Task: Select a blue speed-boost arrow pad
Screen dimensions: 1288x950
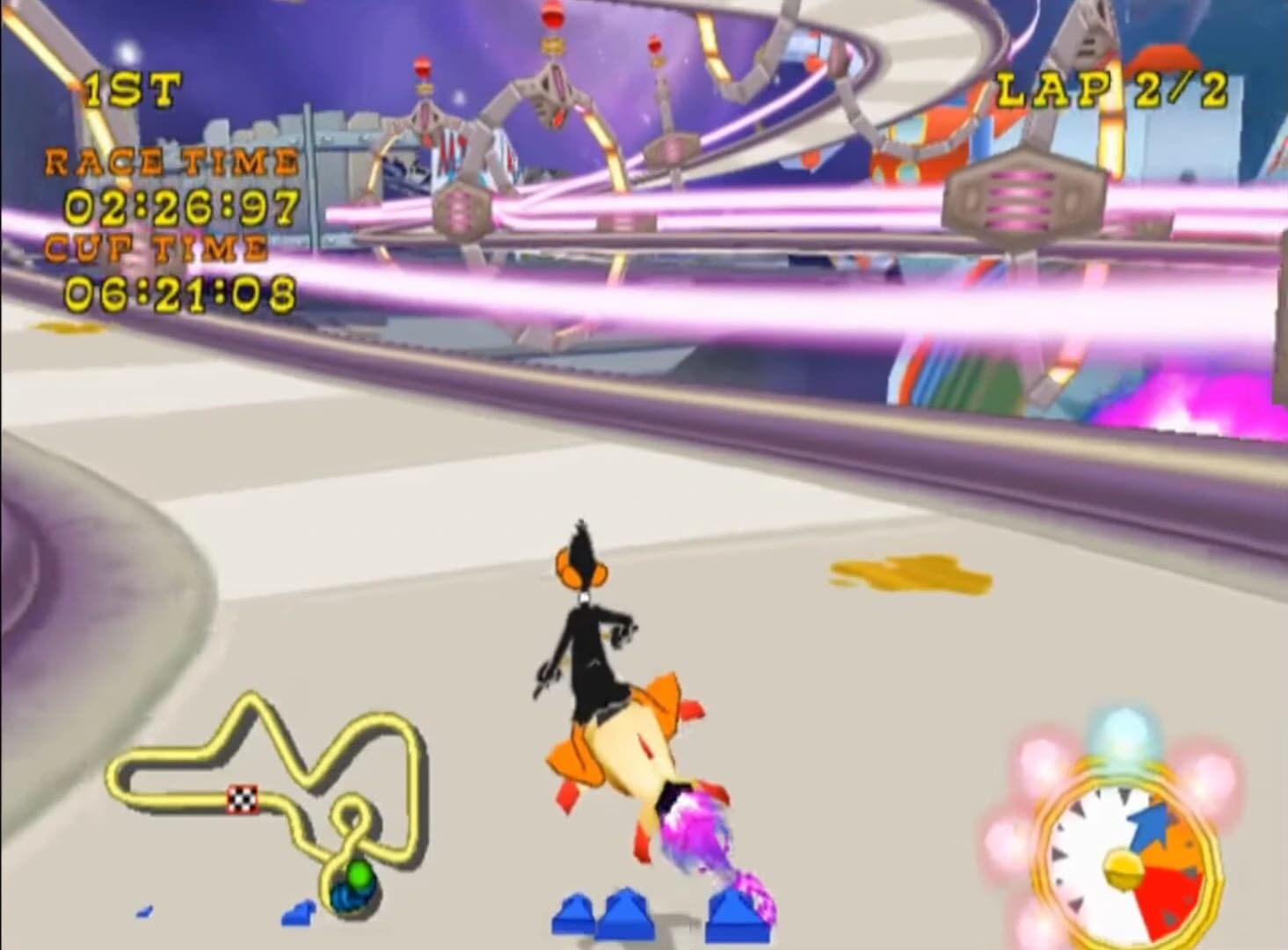Action: tap(628, 915)
